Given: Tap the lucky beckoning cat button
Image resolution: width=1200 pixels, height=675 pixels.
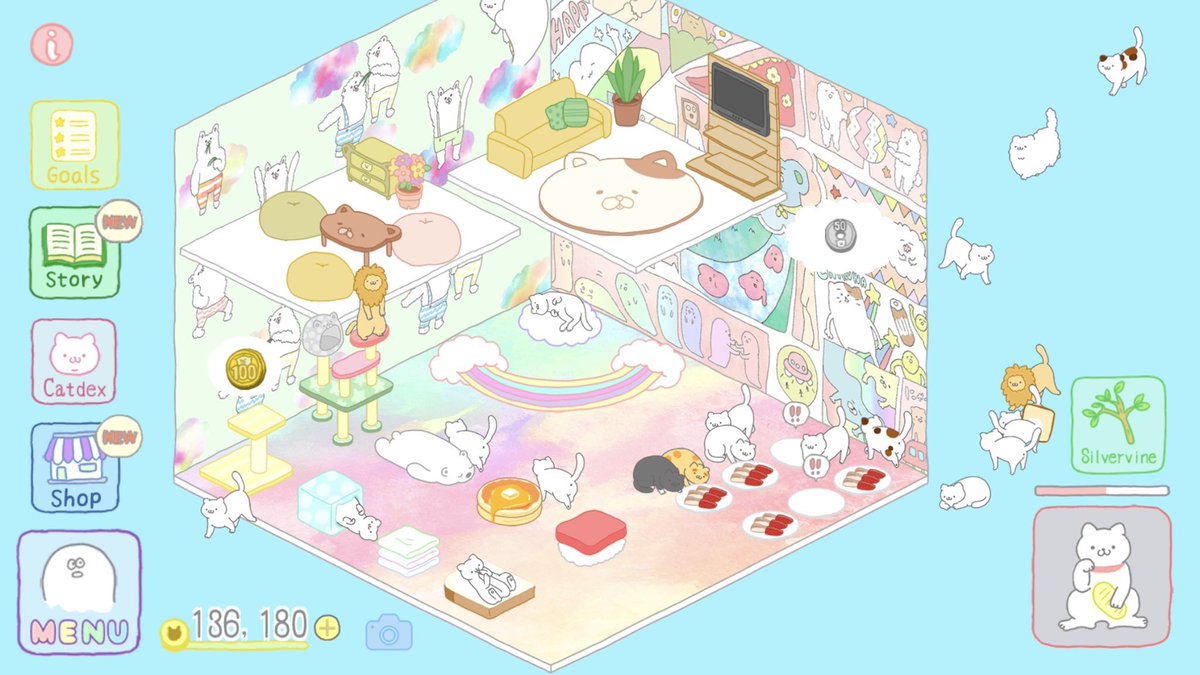Looking at the screenshot, I should tap(1101, 576).
